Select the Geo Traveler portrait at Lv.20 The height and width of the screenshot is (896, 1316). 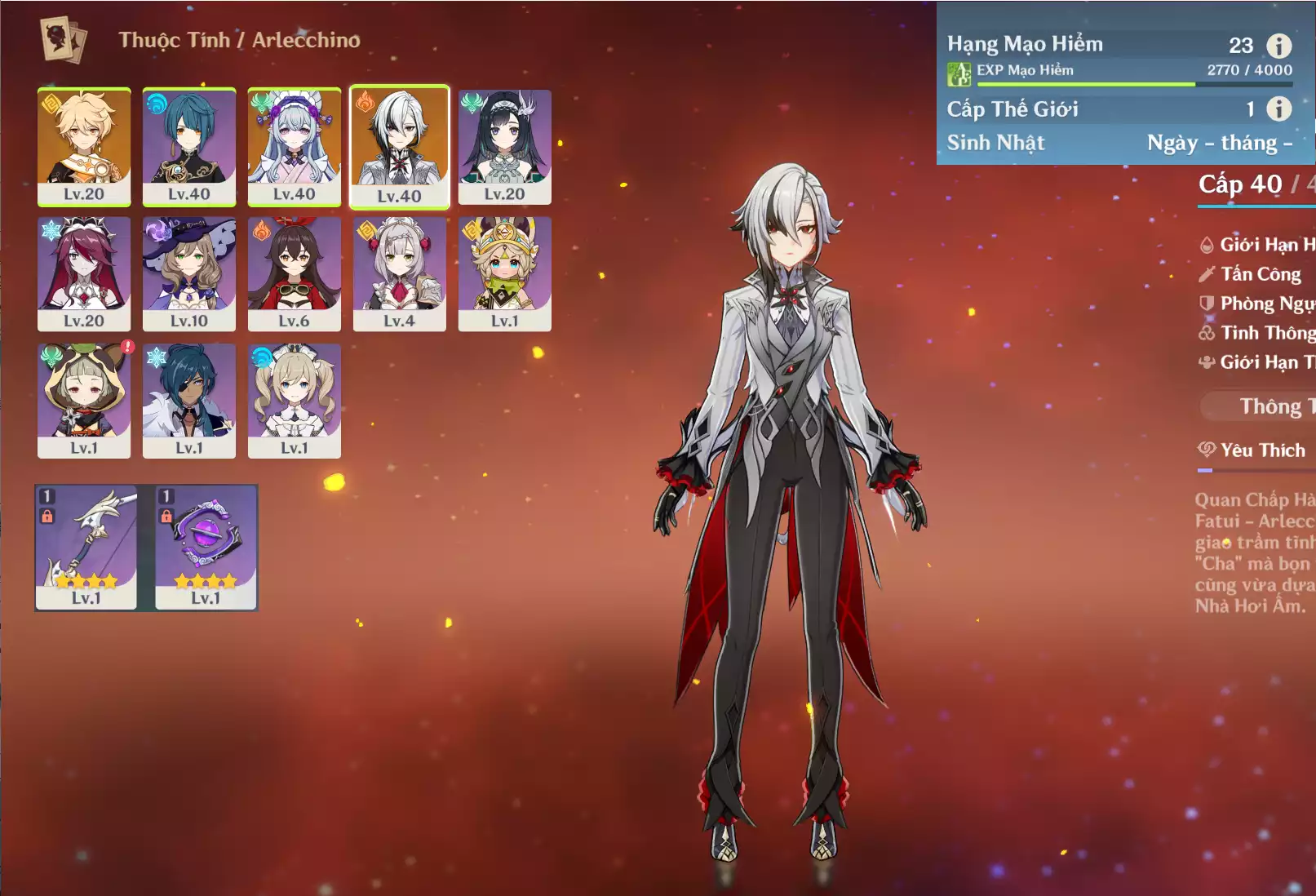point(84,146)
